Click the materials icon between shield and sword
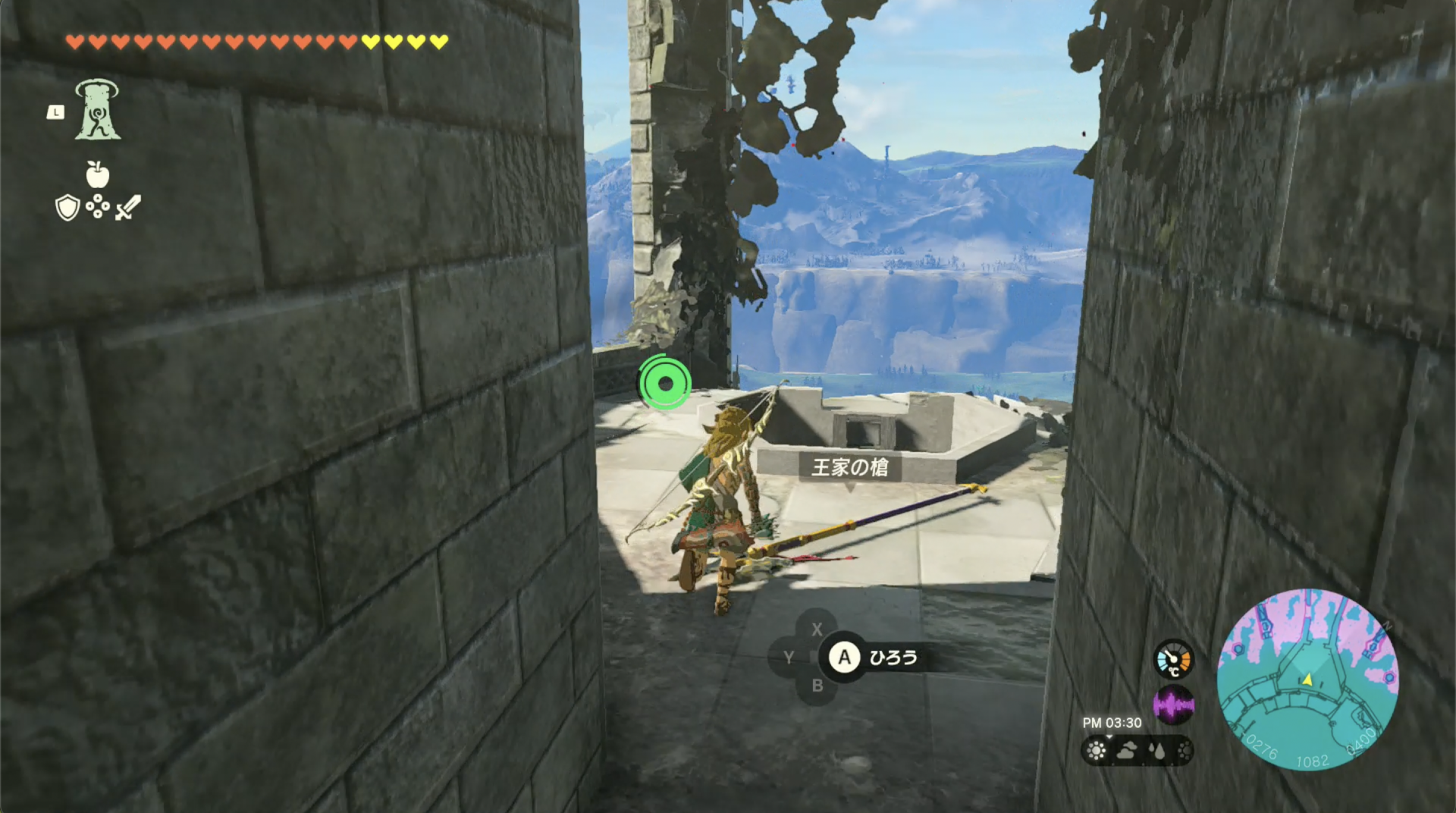The height and width of the screenshot is (813, 1456). point(98,206)
